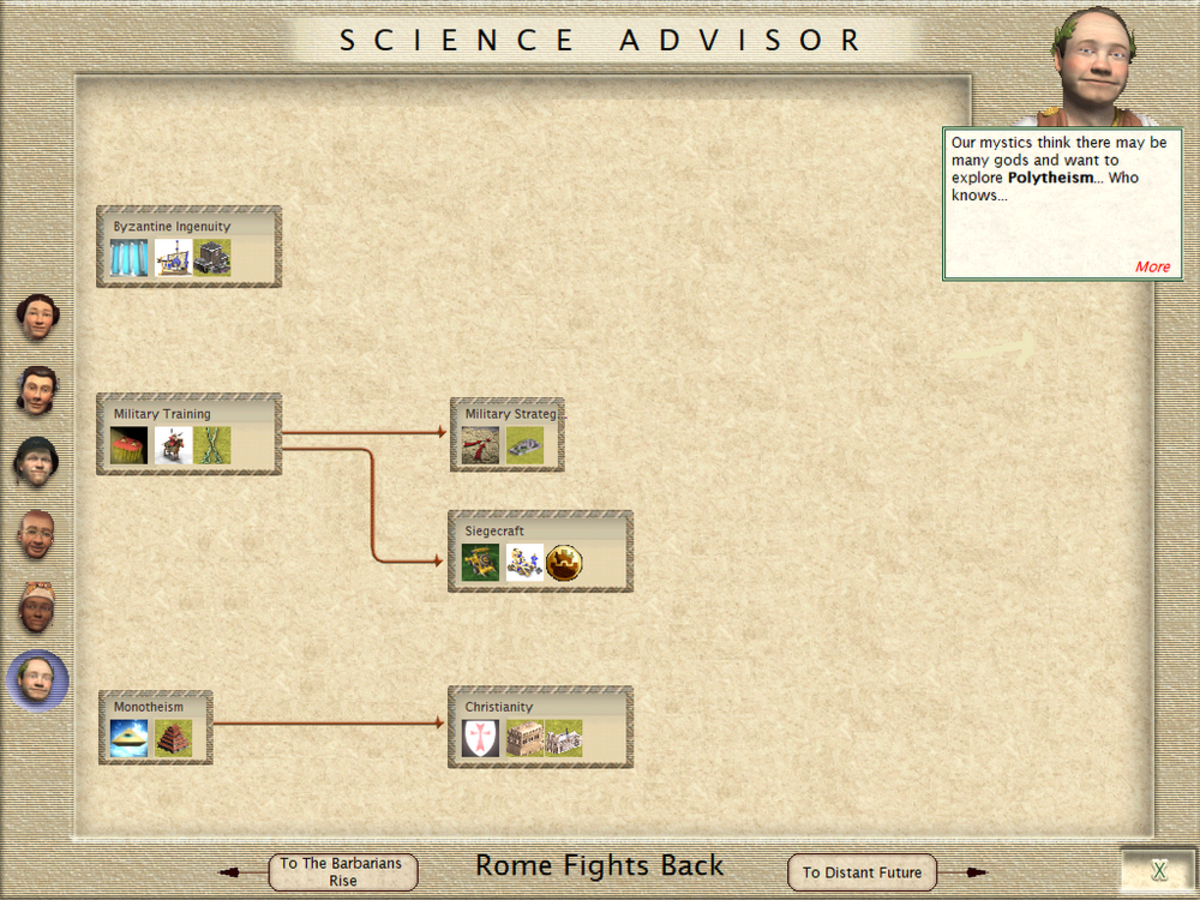This screenshot has width=1200, height=900.
Task: Click More in the advisor's message
Action: click(x=1152, y=267)
